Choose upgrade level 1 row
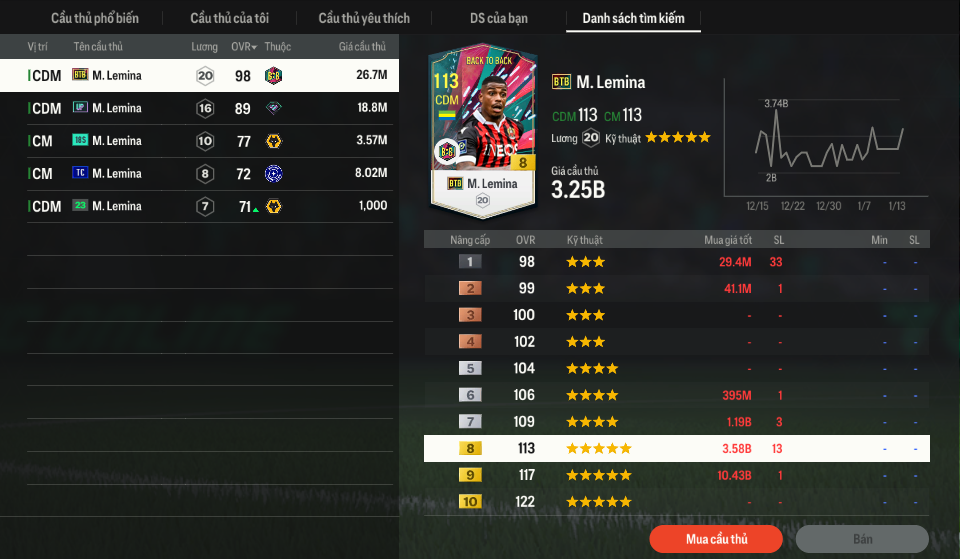Screen dimensions: 960x559 (x=676, y=262)
